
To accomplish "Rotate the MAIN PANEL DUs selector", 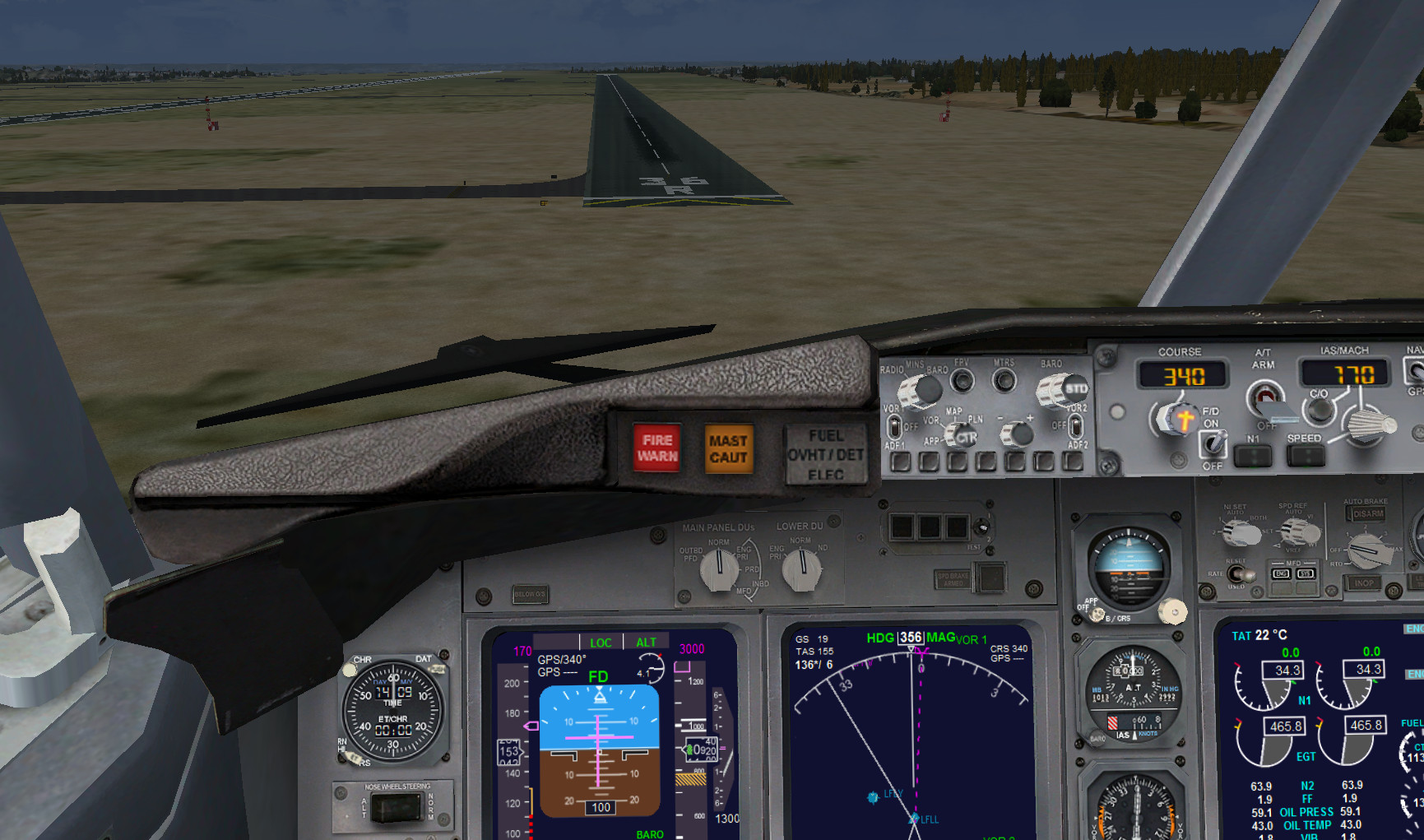I will point(719,569).
